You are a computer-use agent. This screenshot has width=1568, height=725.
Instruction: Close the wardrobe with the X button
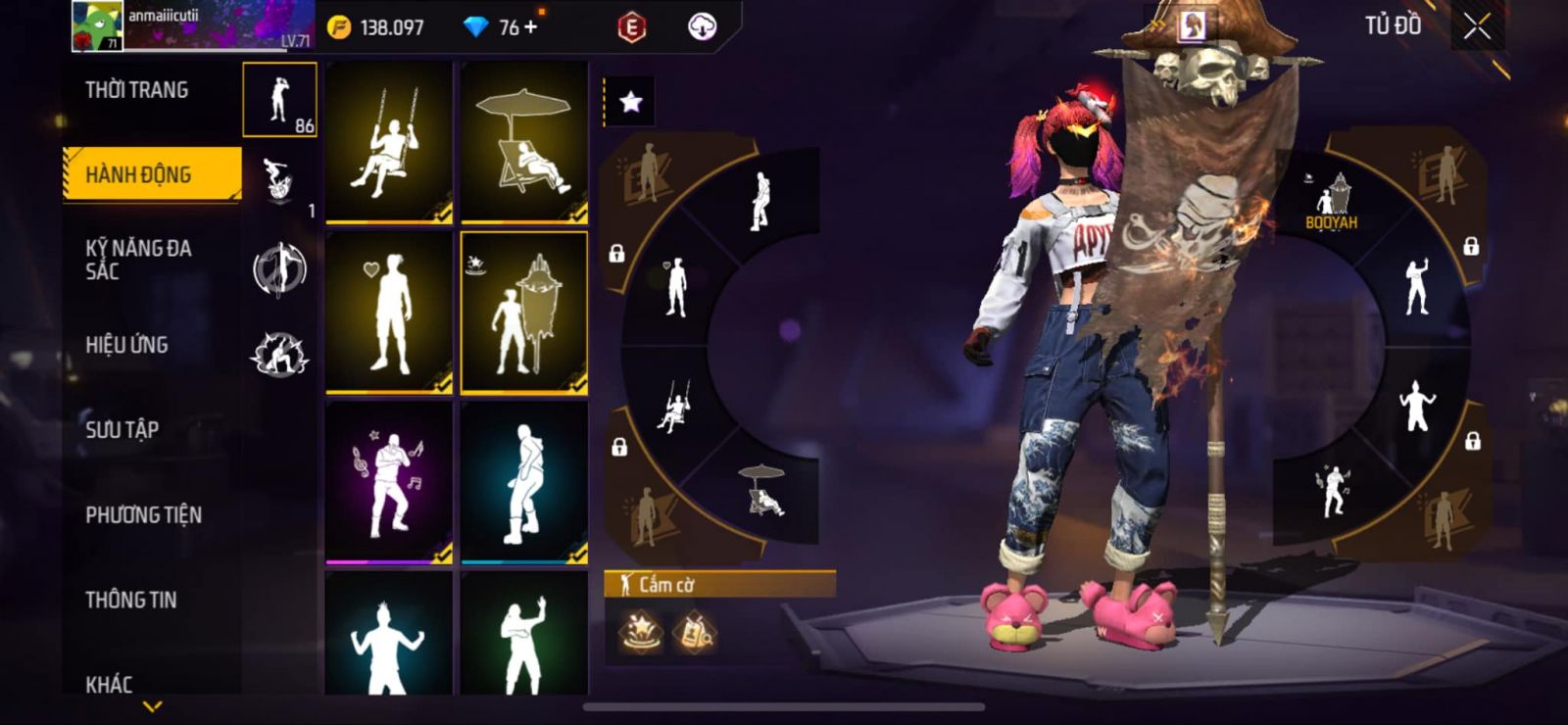point(1477,27)
